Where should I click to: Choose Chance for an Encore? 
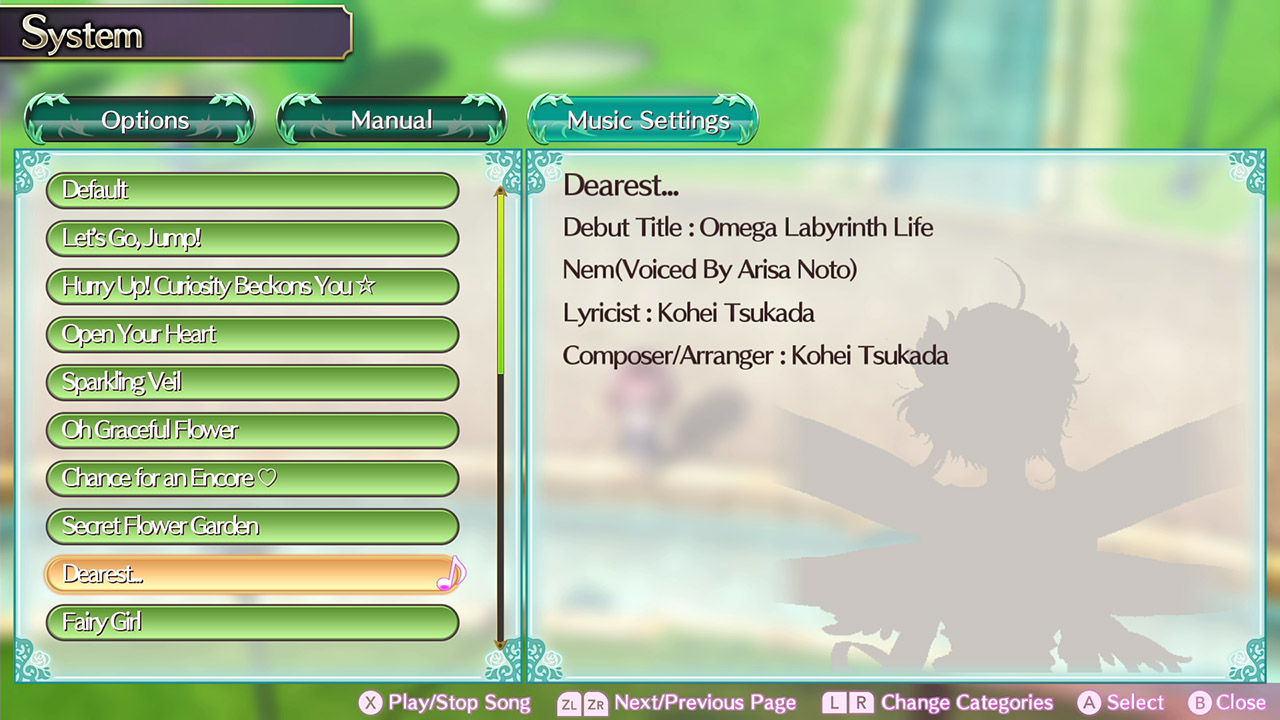[x=252, y=478]
